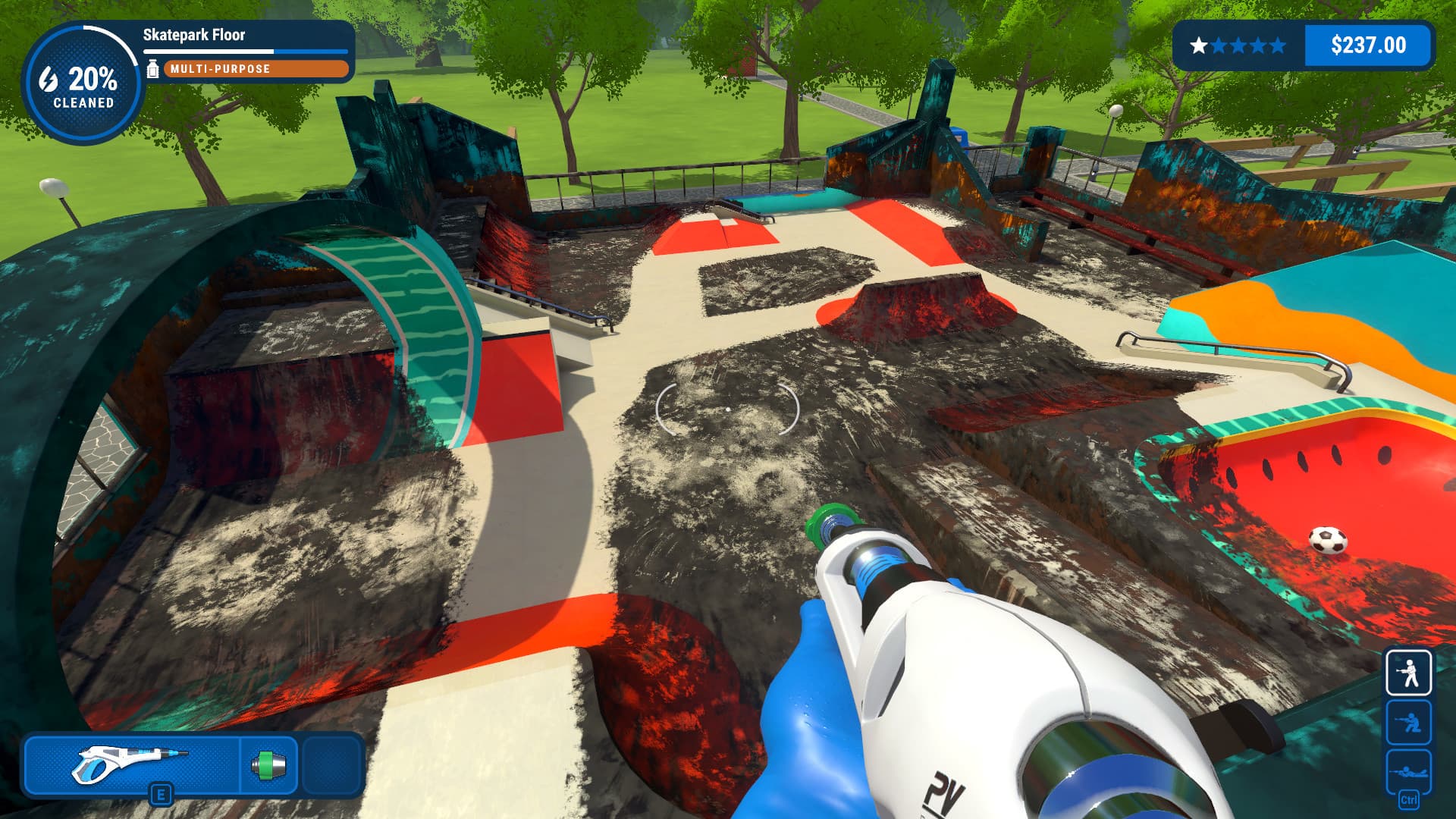
Task: Click the detergent bottle icon beside Multi-Purpose
Action: [x=153, y=70]
